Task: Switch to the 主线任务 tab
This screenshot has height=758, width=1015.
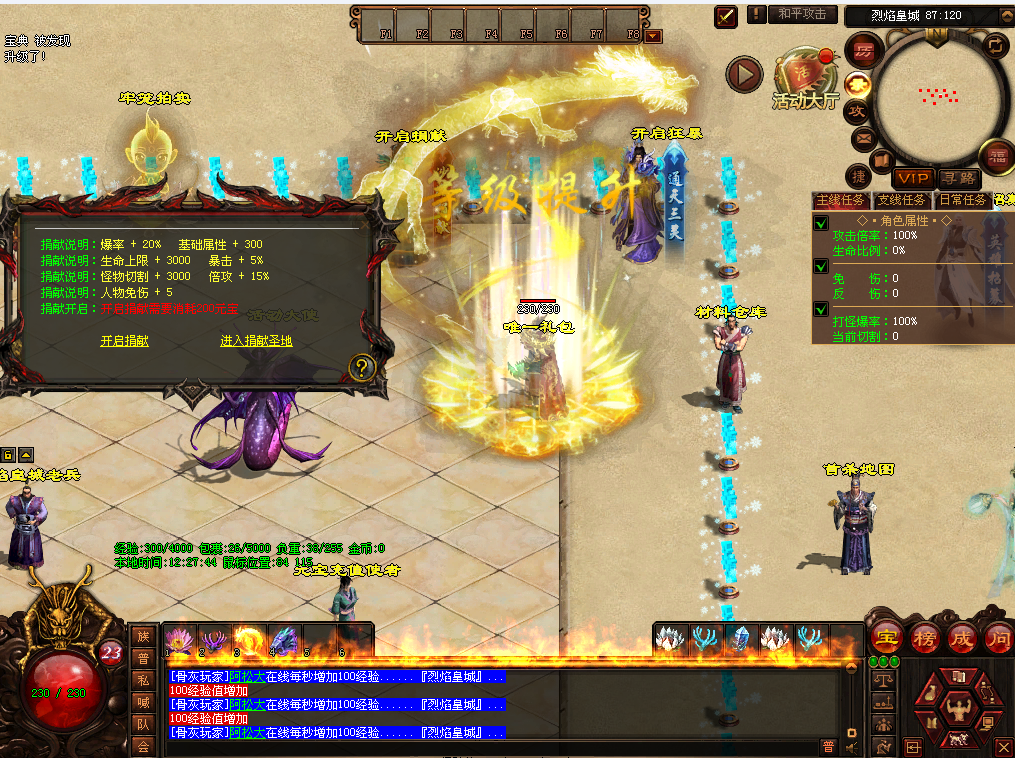Action: point(840,200)
